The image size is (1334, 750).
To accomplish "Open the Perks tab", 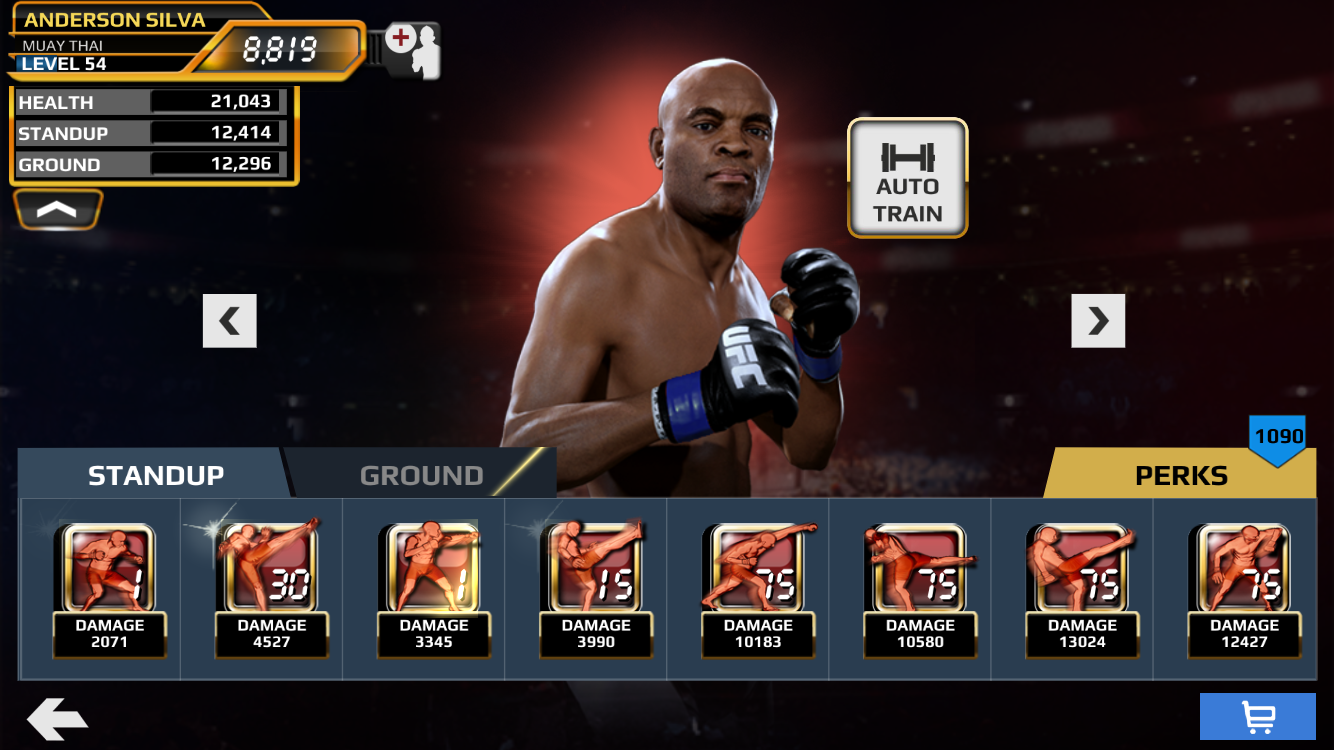I will tap(1180, 475).
